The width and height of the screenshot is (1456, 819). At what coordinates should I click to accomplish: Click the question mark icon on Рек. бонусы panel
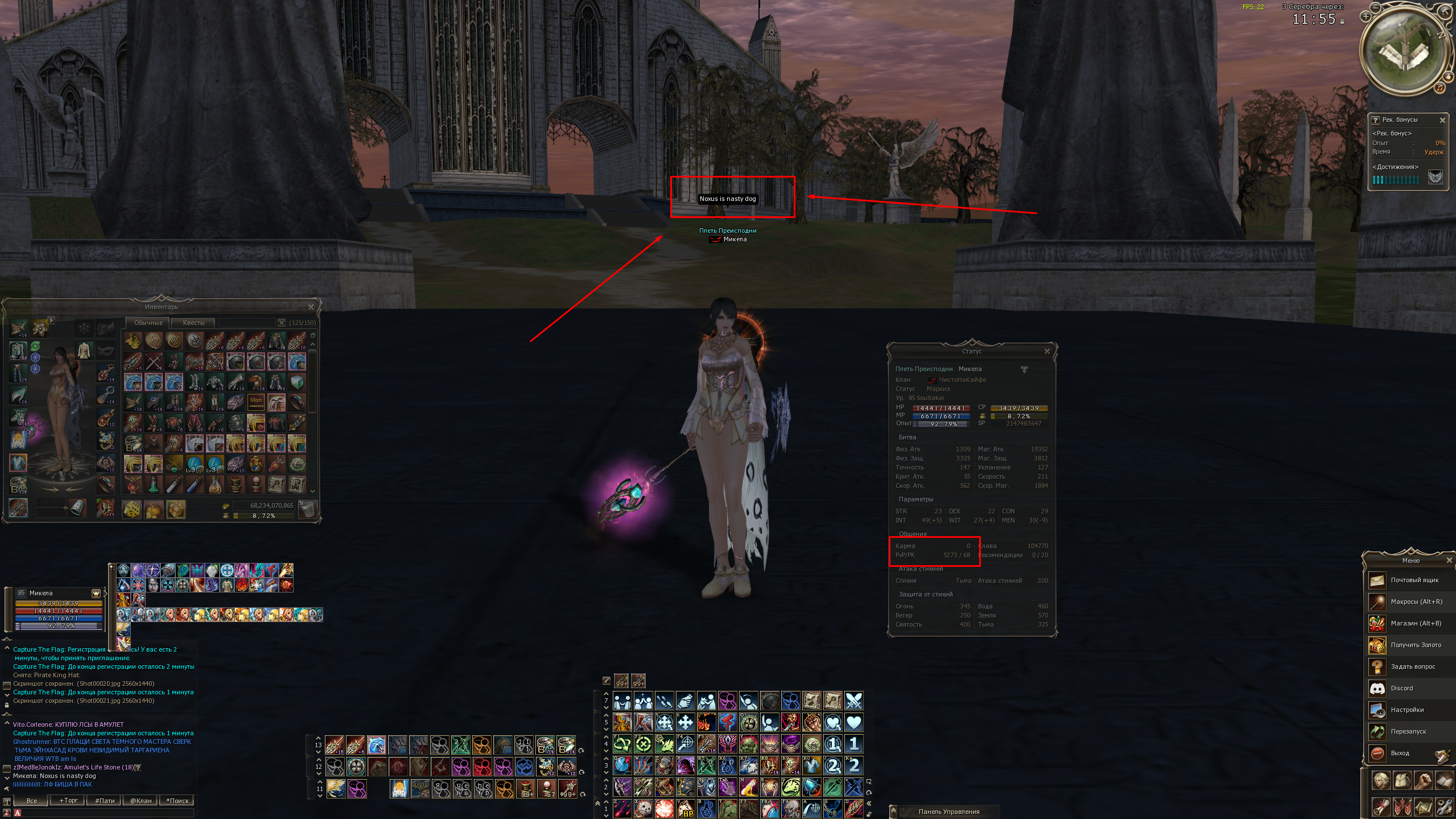(1375, 120)
